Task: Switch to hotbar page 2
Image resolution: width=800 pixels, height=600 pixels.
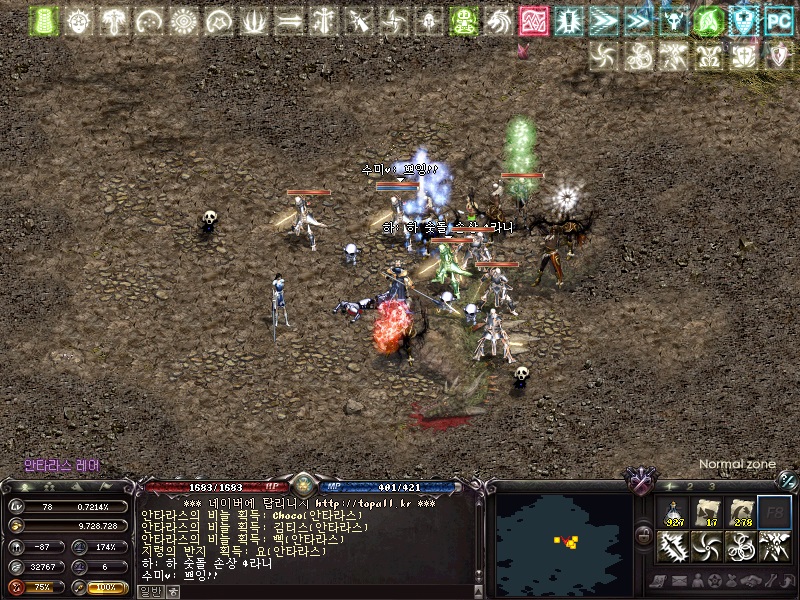Action: coord(691,485)
